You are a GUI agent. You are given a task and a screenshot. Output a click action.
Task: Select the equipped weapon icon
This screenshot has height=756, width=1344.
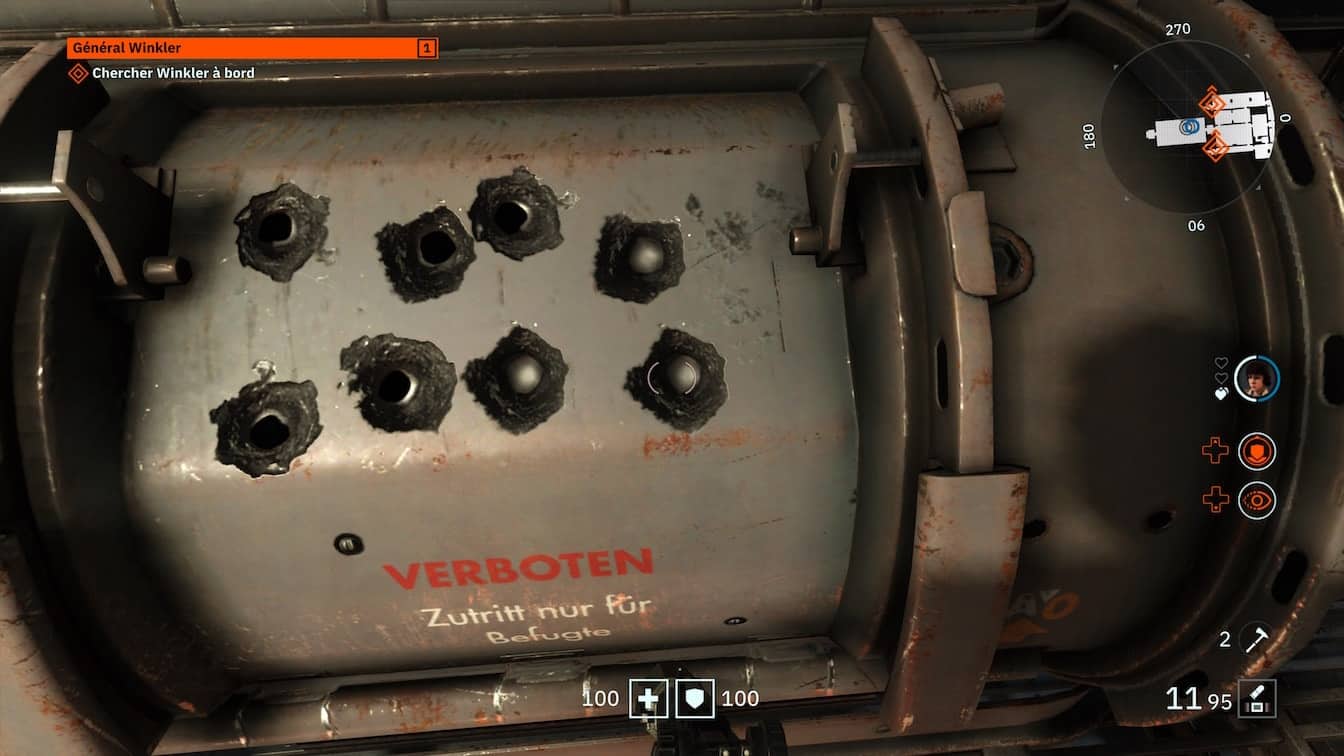(x=1257, y=698)
